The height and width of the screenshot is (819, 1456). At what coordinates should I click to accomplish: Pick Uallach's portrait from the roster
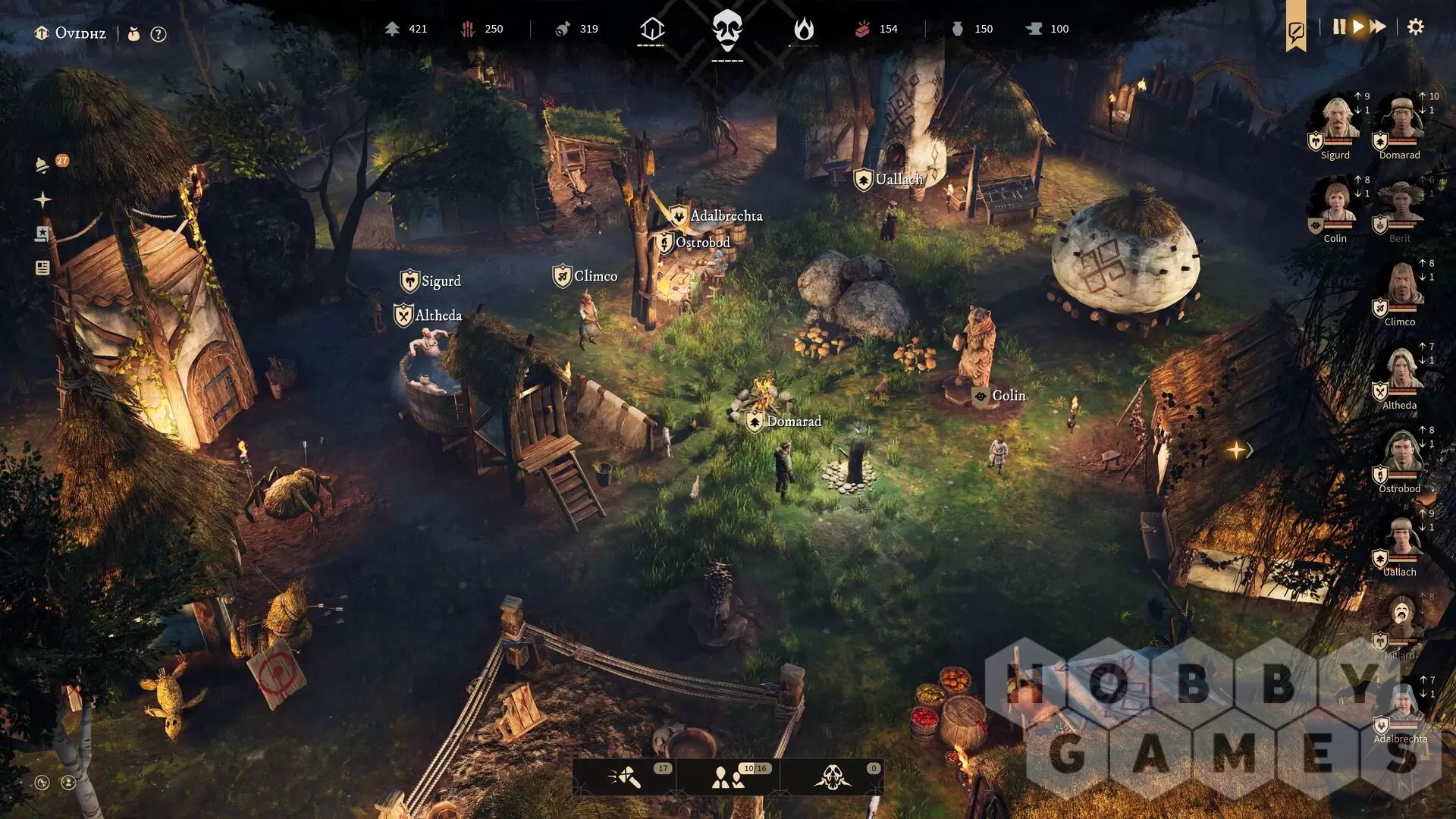tap(1399, 538)
